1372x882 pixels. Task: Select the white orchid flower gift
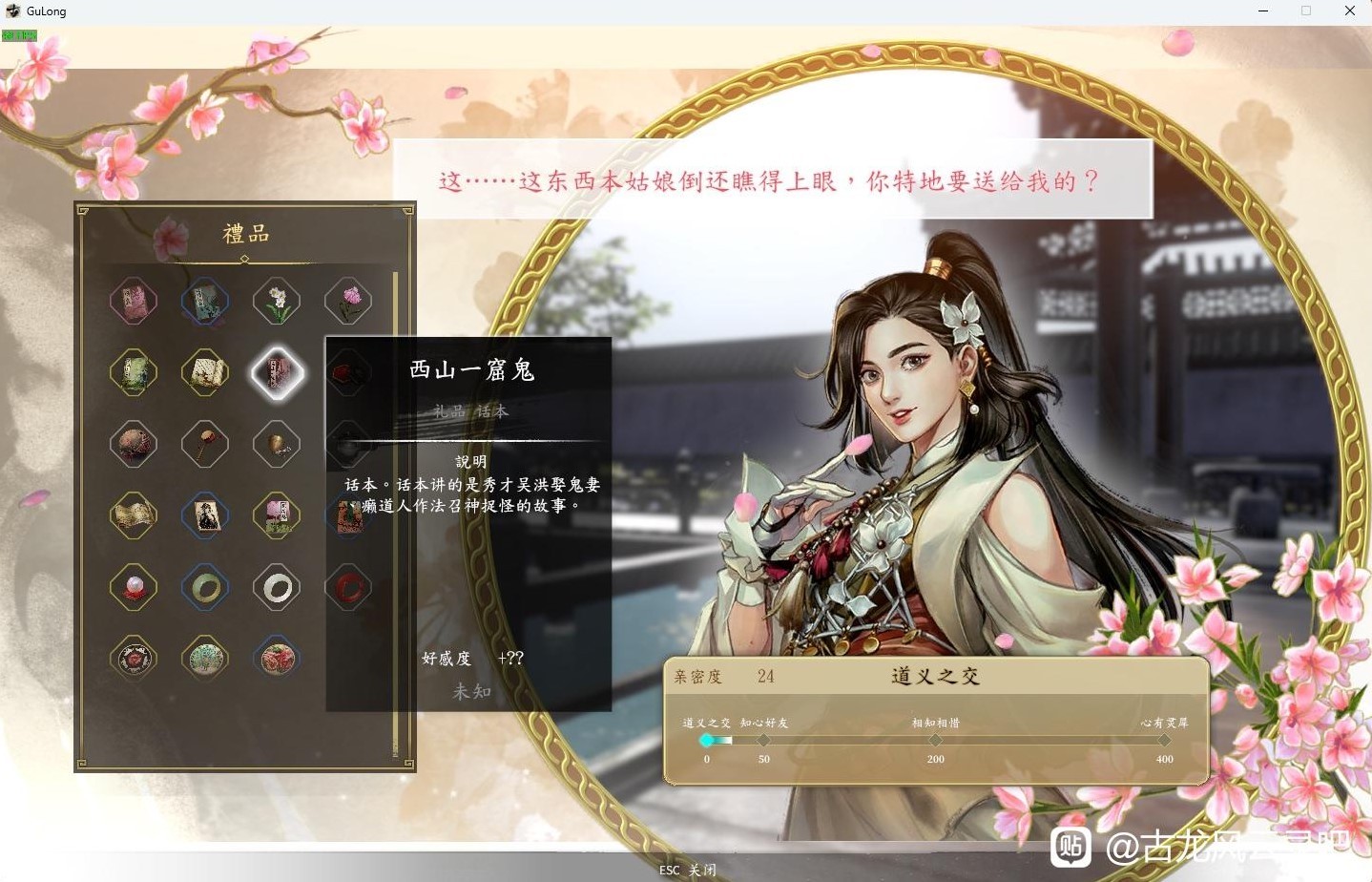click(x=277, y=301)
